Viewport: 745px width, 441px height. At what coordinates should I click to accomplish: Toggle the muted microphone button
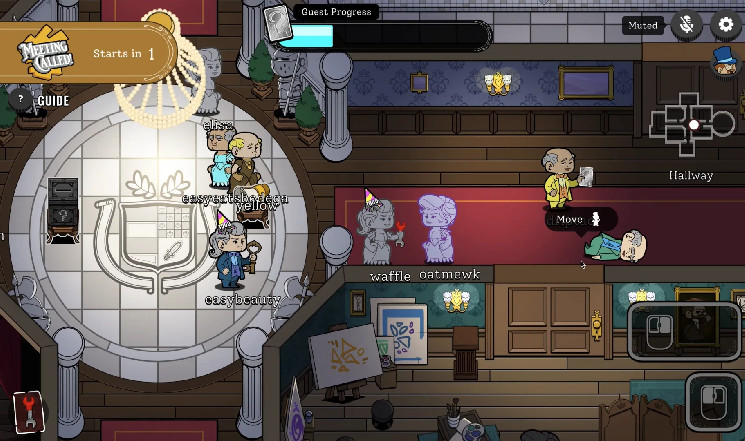[x=686, y=26]
